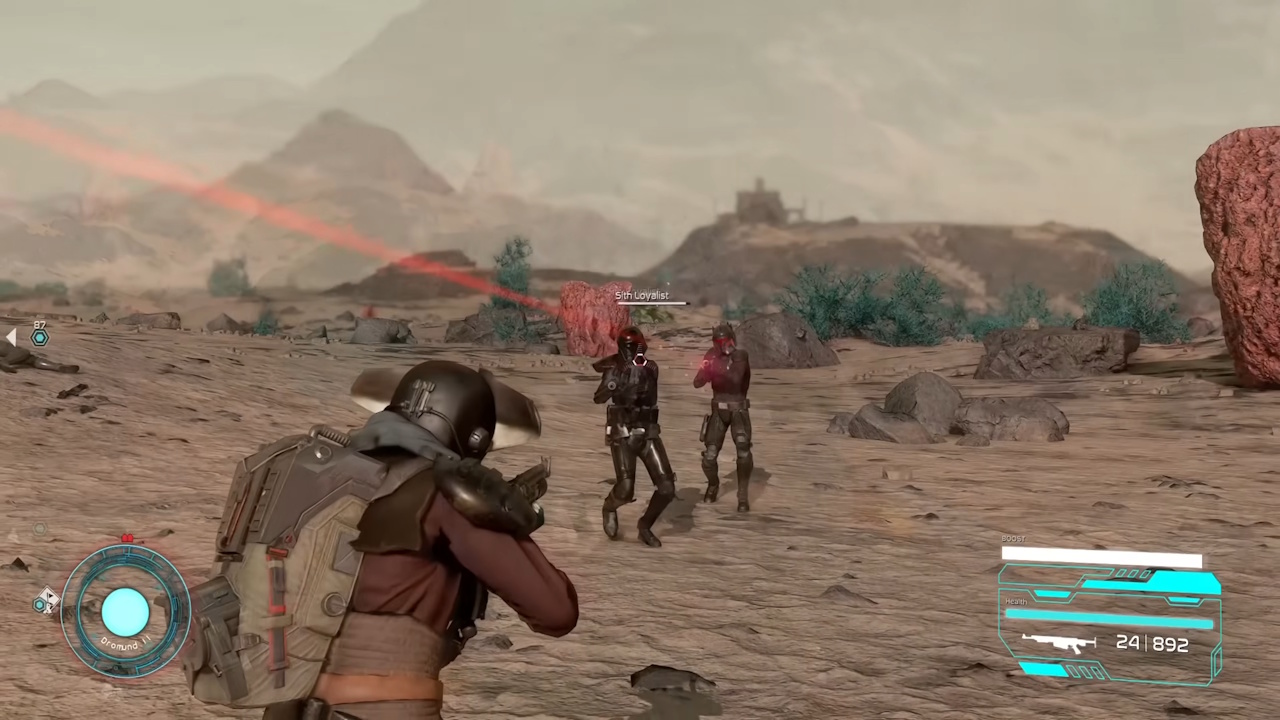The width and height of the screenshot is (1280, 720).
Task: Click the rifle weapon icon in the HUD
Action: [x=1058, y=643]
